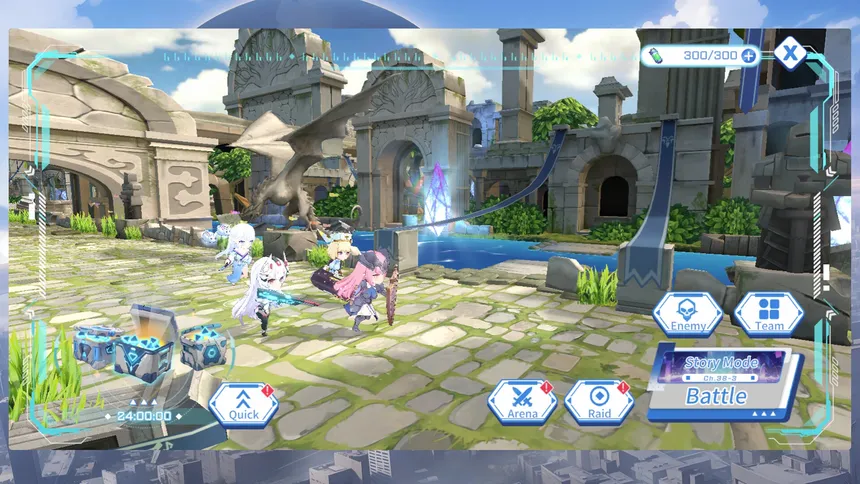
Task: Open the Team formation menu
Action: (x=768, y=314)
